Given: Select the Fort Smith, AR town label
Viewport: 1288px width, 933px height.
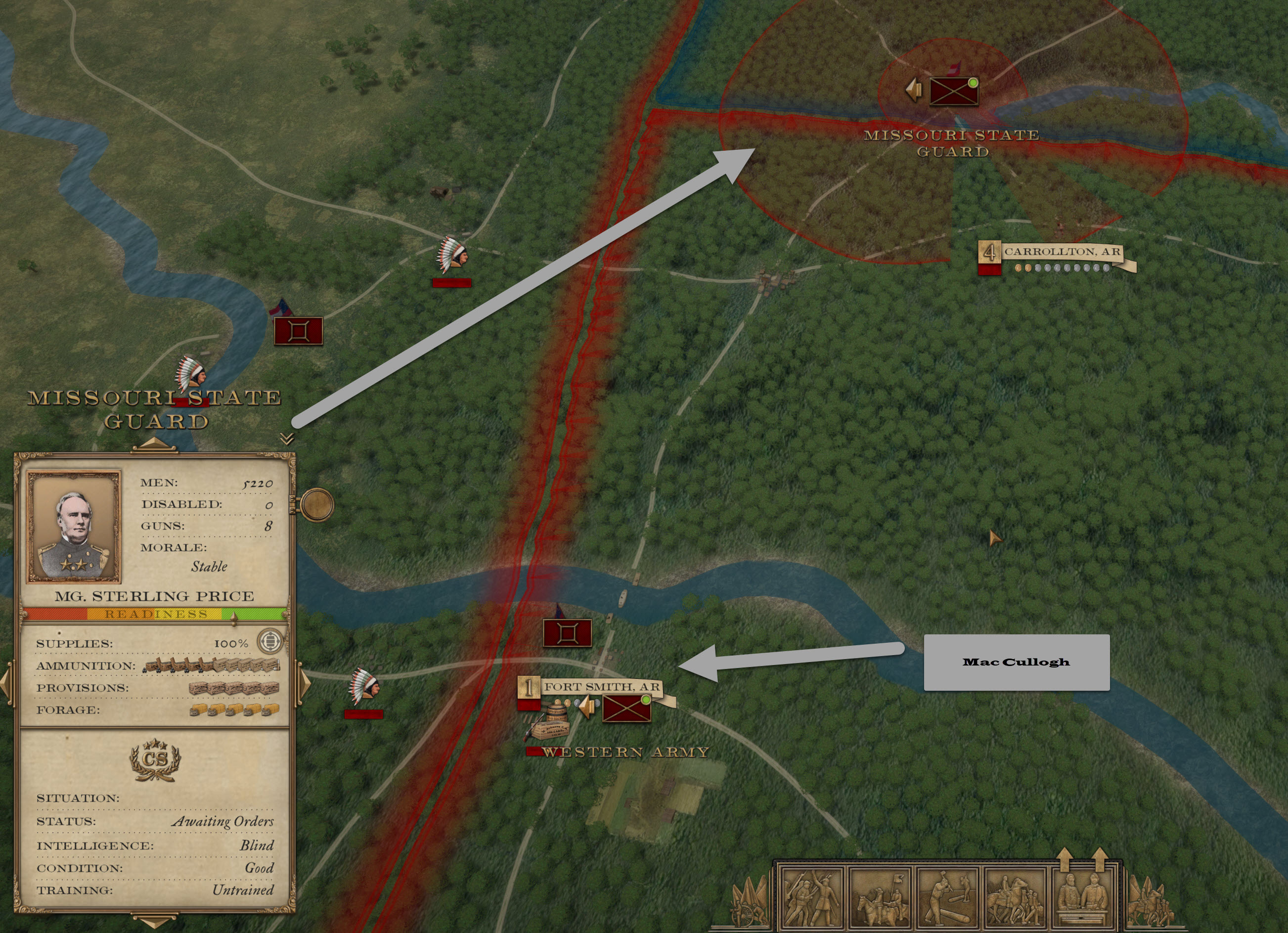Looking at the screenshot, I should [x=601, y=687].
